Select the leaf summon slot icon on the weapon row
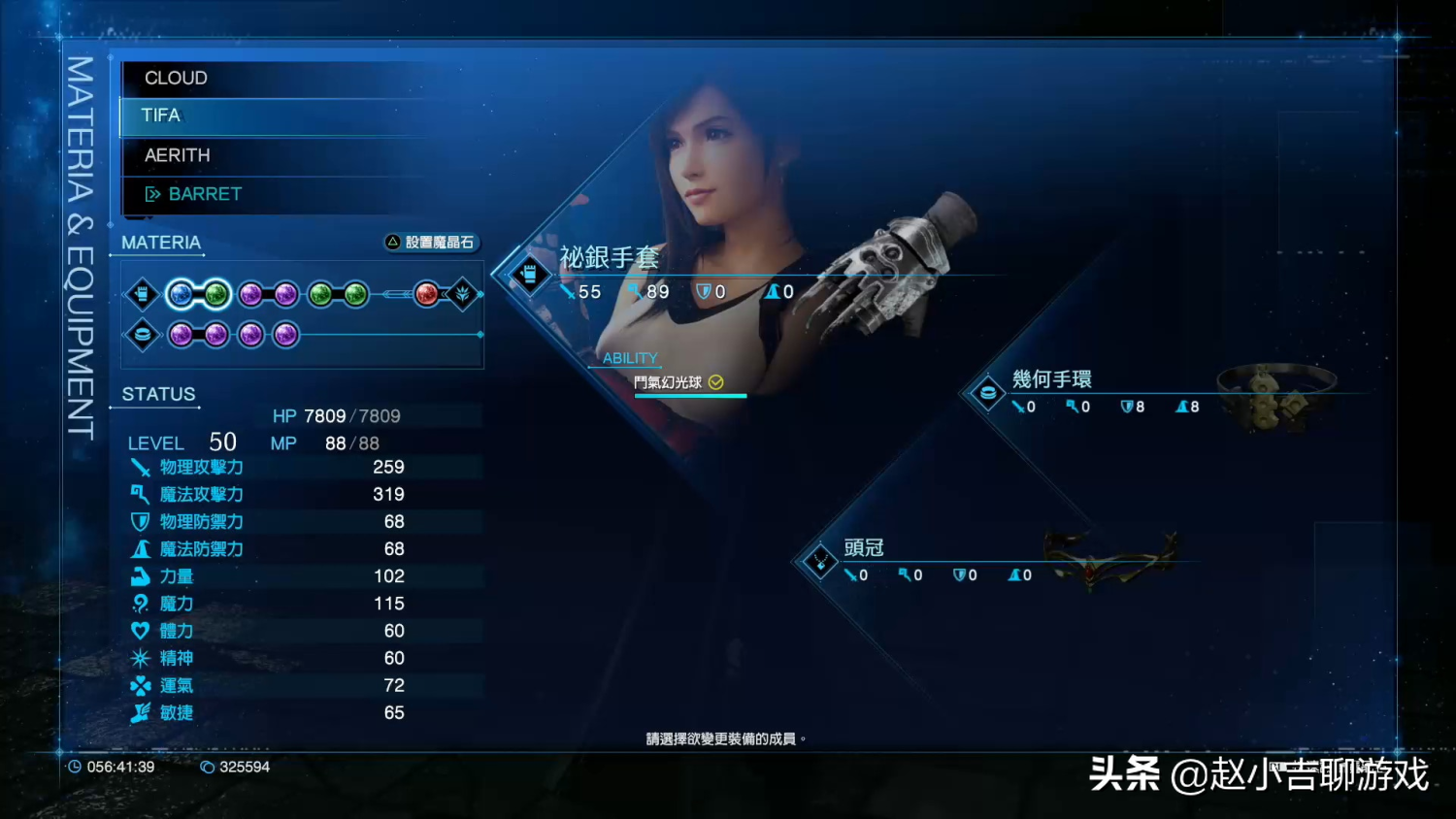Viewport: 1456px width, 819px height. 462,294
